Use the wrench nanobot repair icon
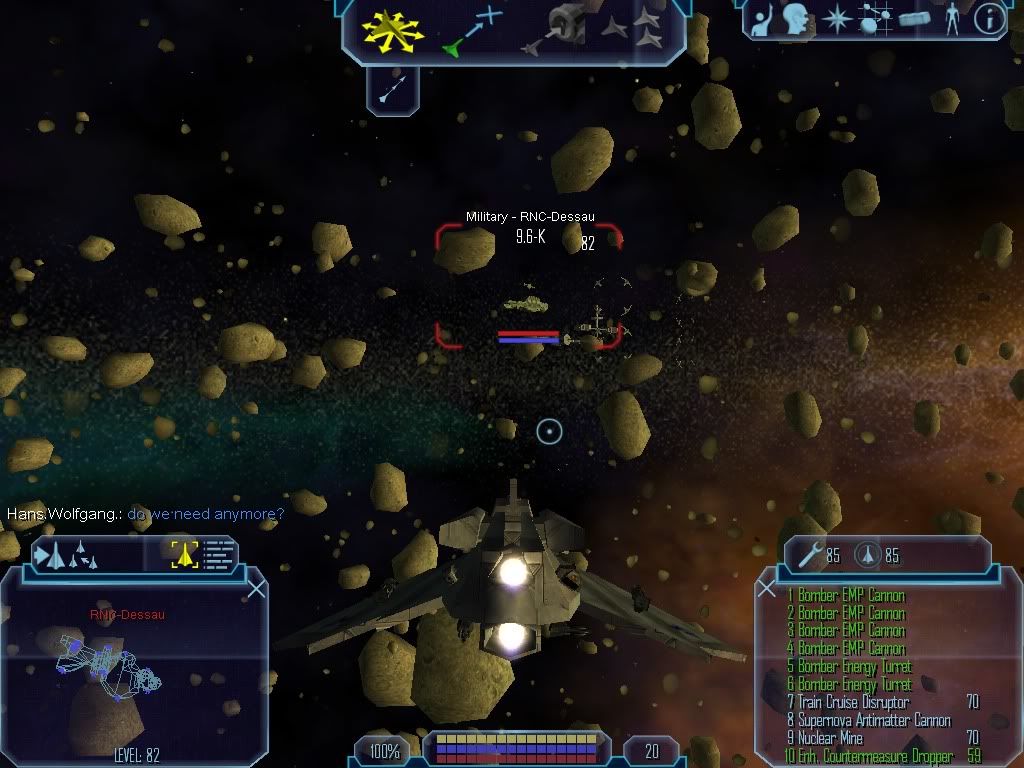 pos(807,552)
